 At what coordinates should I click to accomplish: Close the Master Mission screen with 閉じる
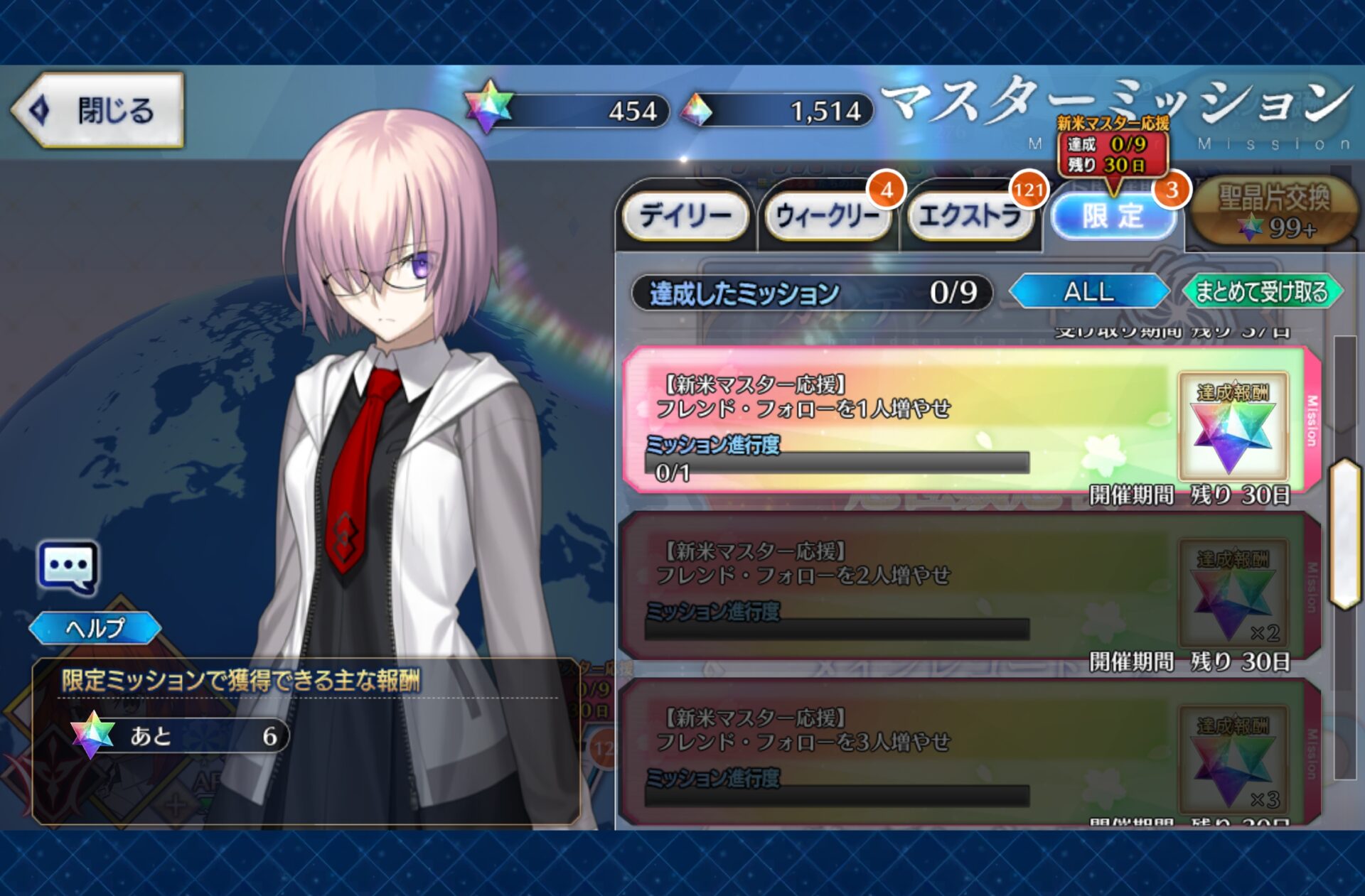coord(98,110)
